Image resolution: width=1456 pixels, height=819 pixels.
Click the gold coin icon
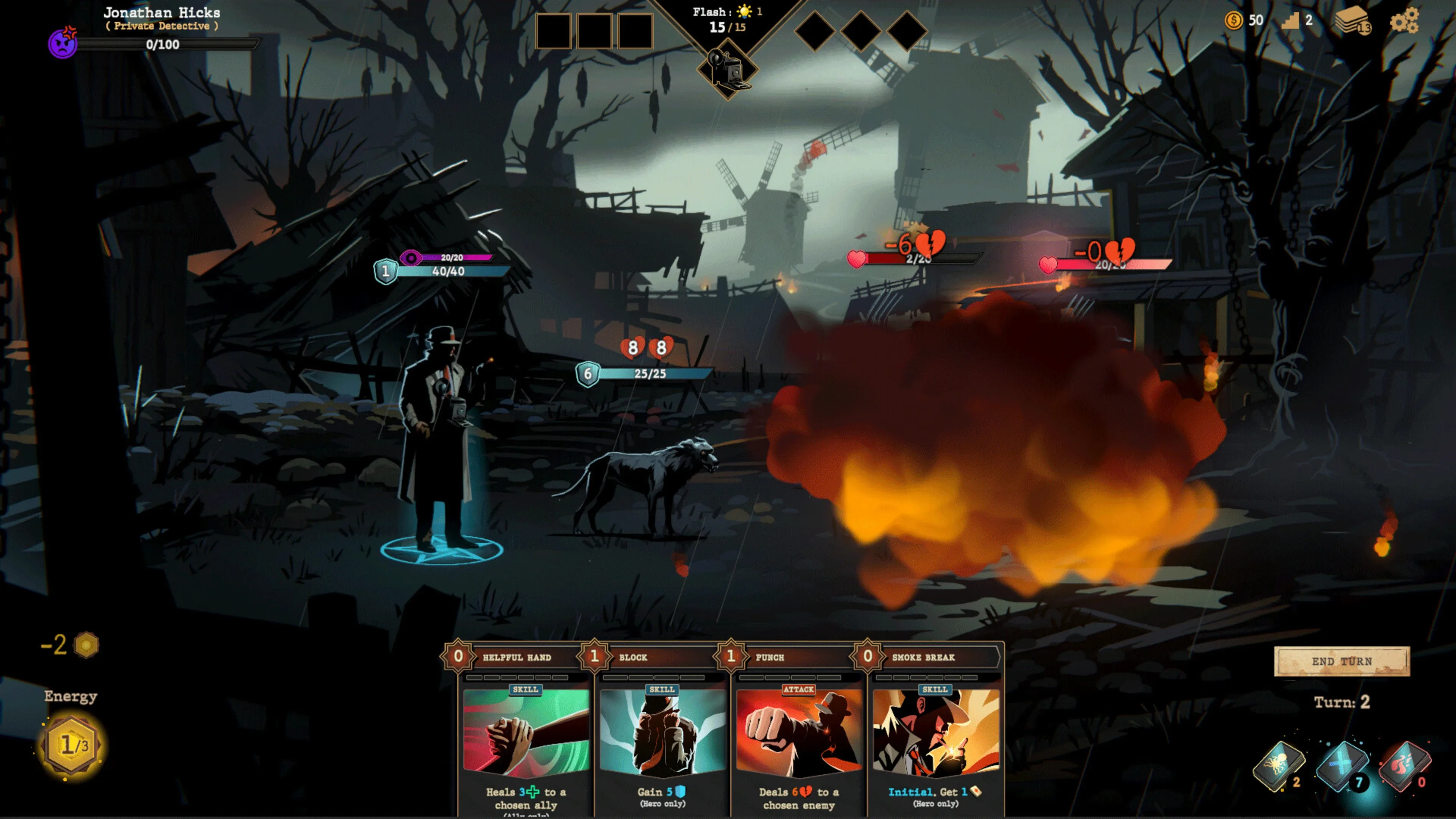[x=1233, y=20]
